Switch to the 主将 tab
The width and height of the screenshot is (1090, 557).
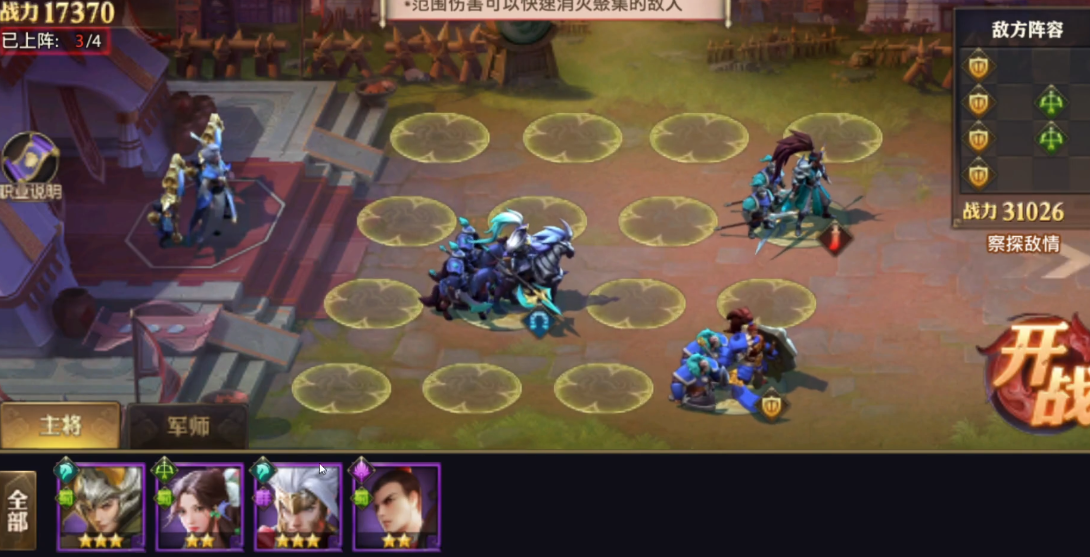coord(60,426)
